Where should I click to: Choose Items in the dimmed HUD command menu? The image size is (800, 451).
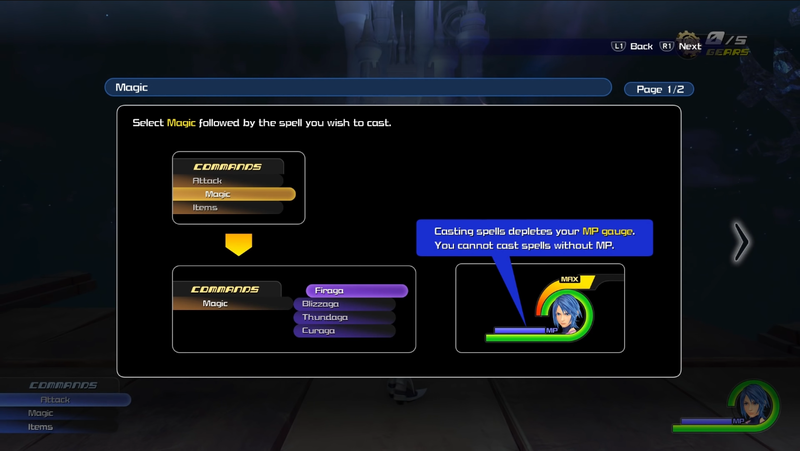coord(42,427)
